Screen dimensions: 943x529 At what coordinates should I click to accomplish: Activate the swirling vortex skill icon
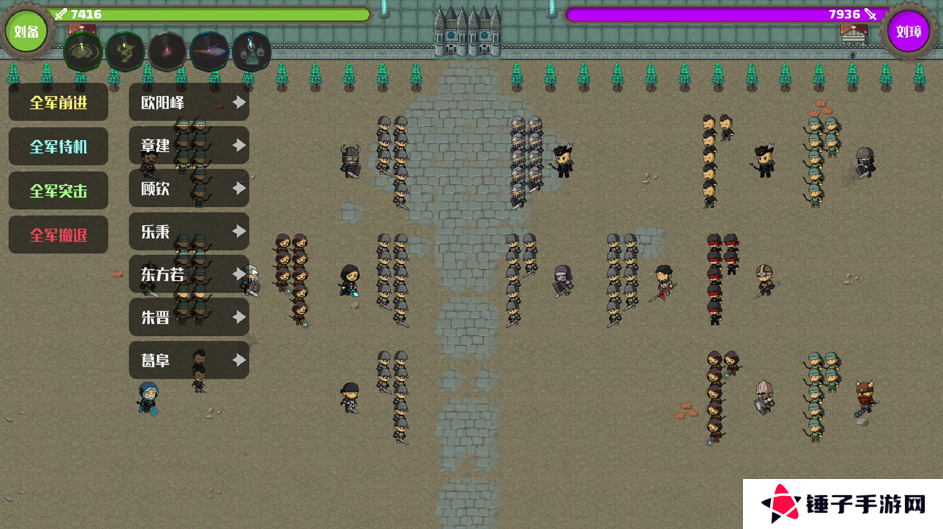(83, 50)
